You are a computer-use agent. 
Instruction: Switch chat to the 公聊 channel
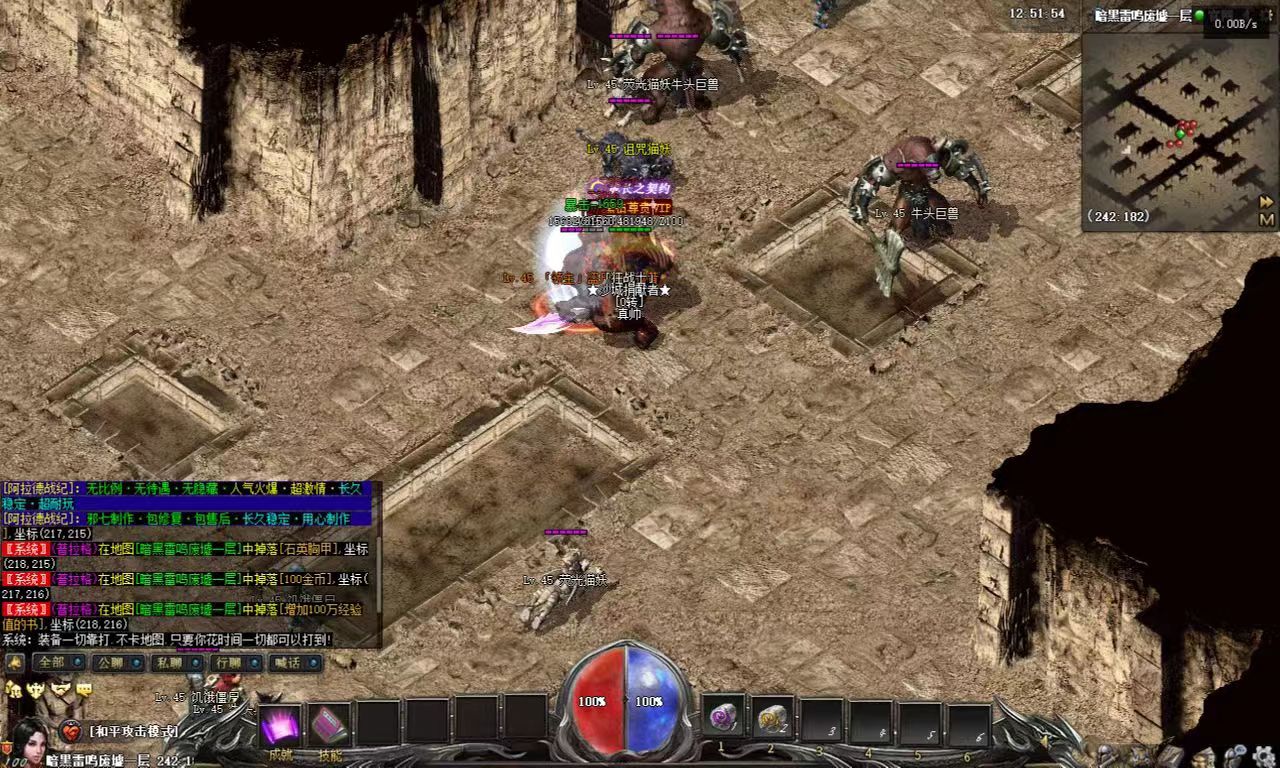(x=116, y=662)
